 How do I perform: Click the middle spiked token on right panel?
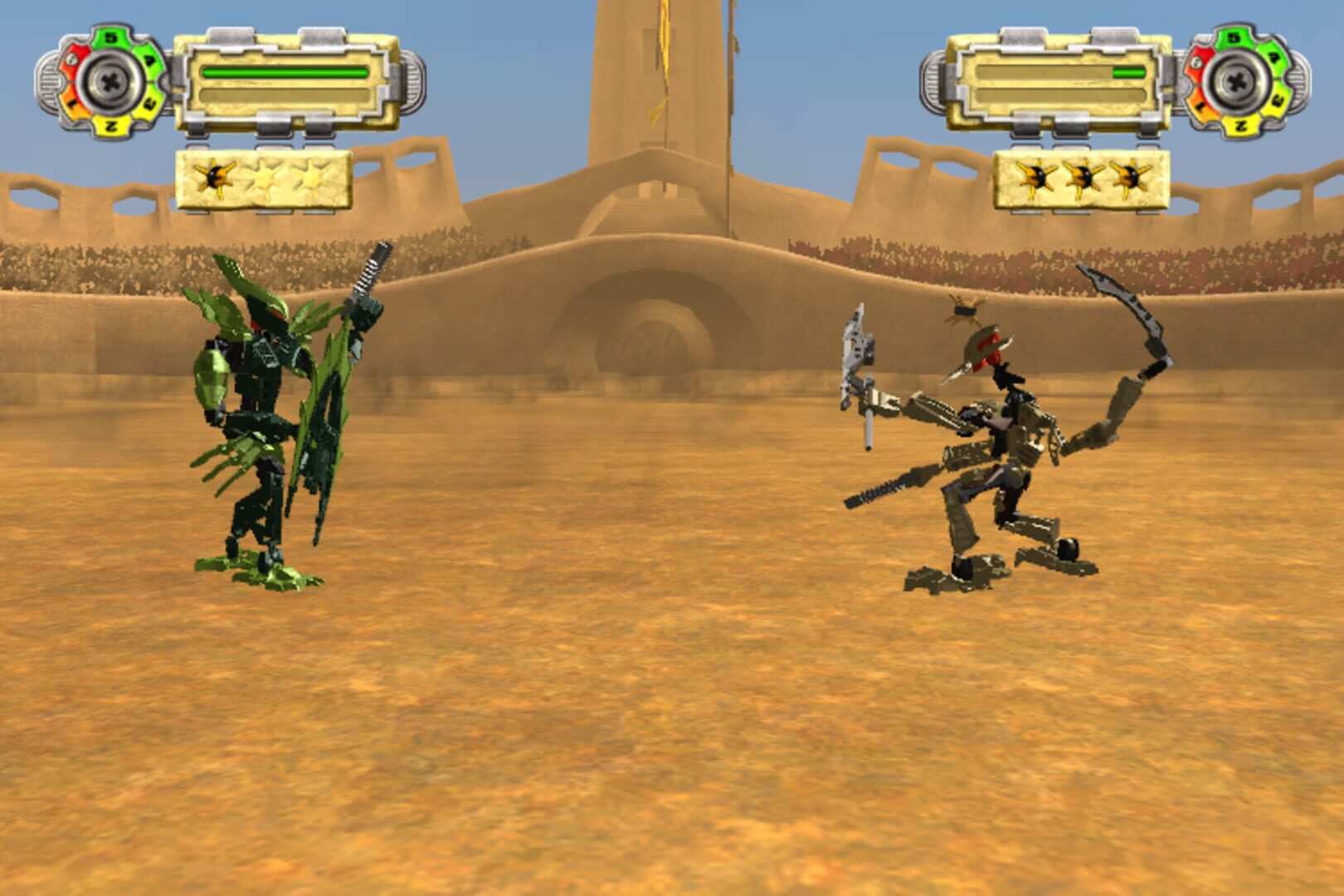tap(1084, 178)
